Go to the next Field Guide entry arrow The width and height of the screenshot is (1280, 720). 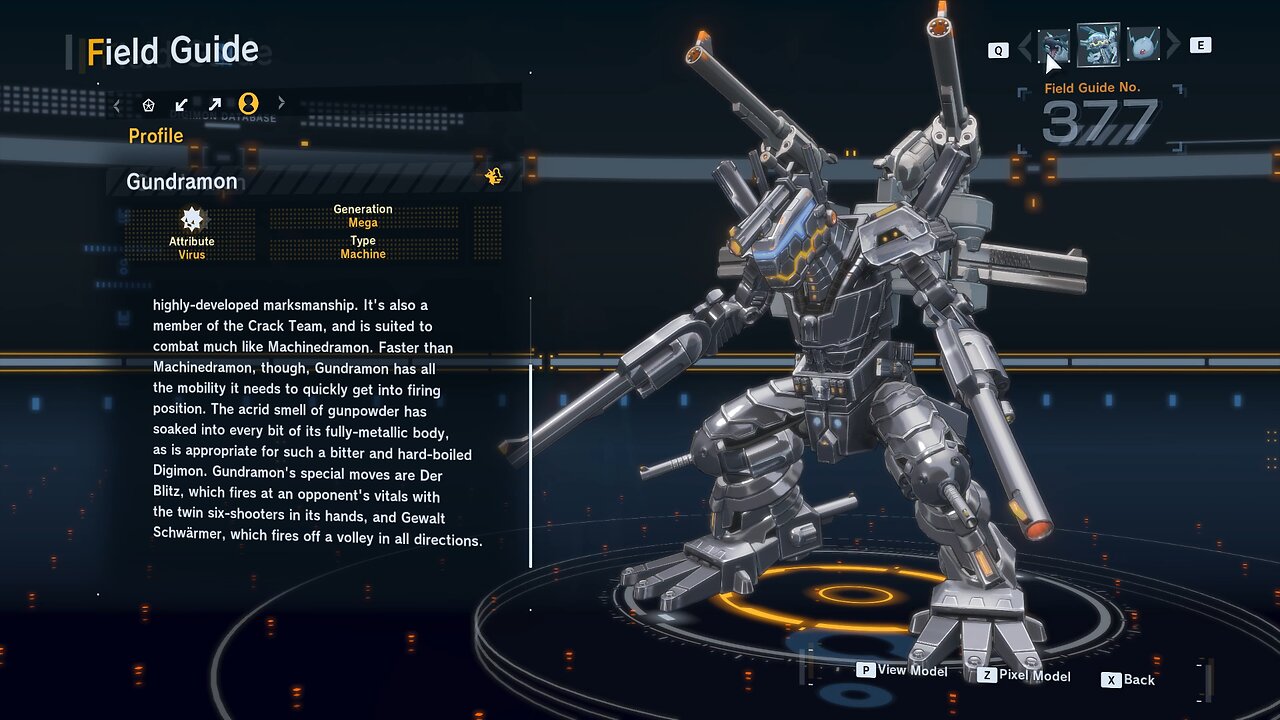[1173, 45]
